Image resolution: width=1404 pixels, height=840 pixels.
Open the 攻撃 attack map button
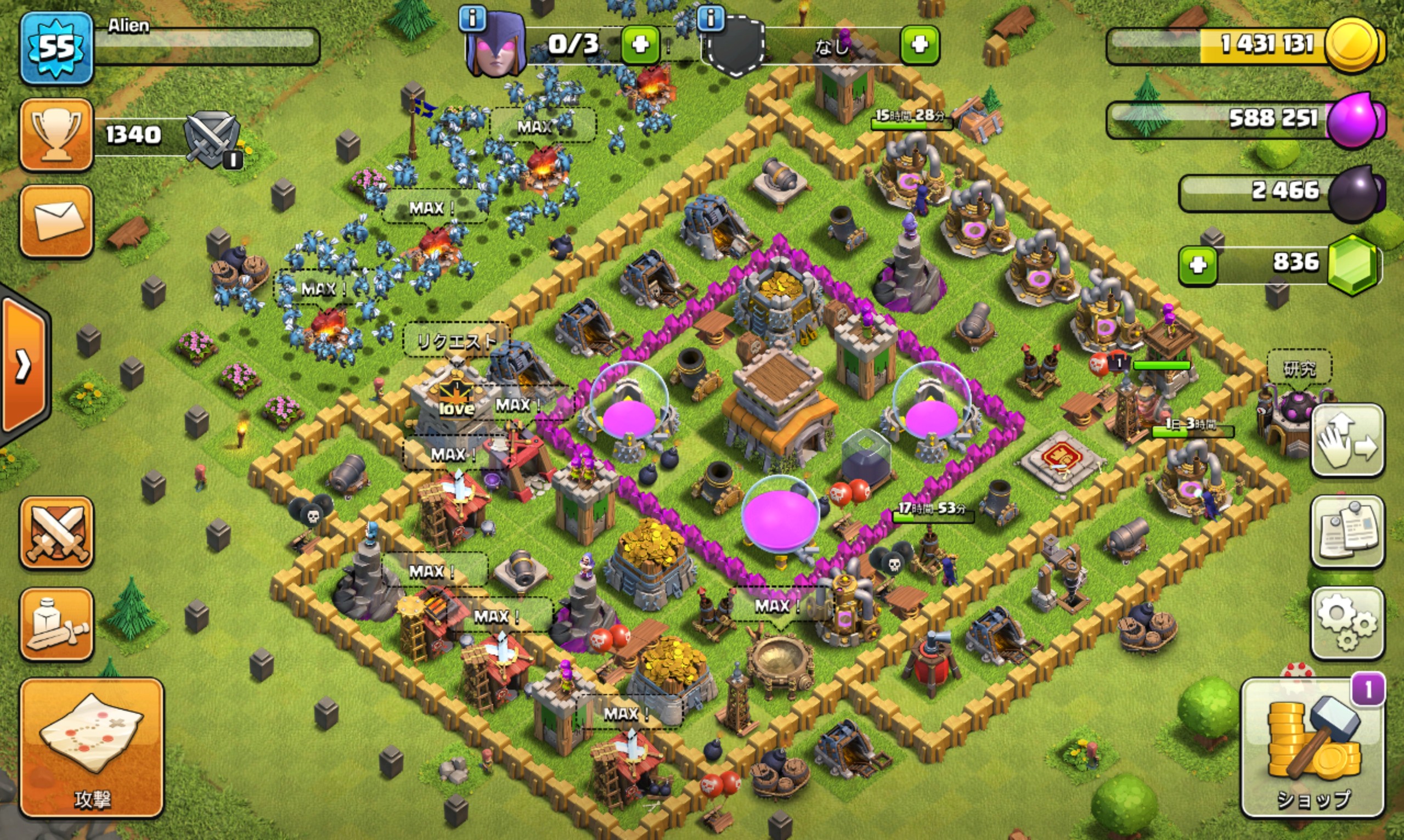[92, 747]
